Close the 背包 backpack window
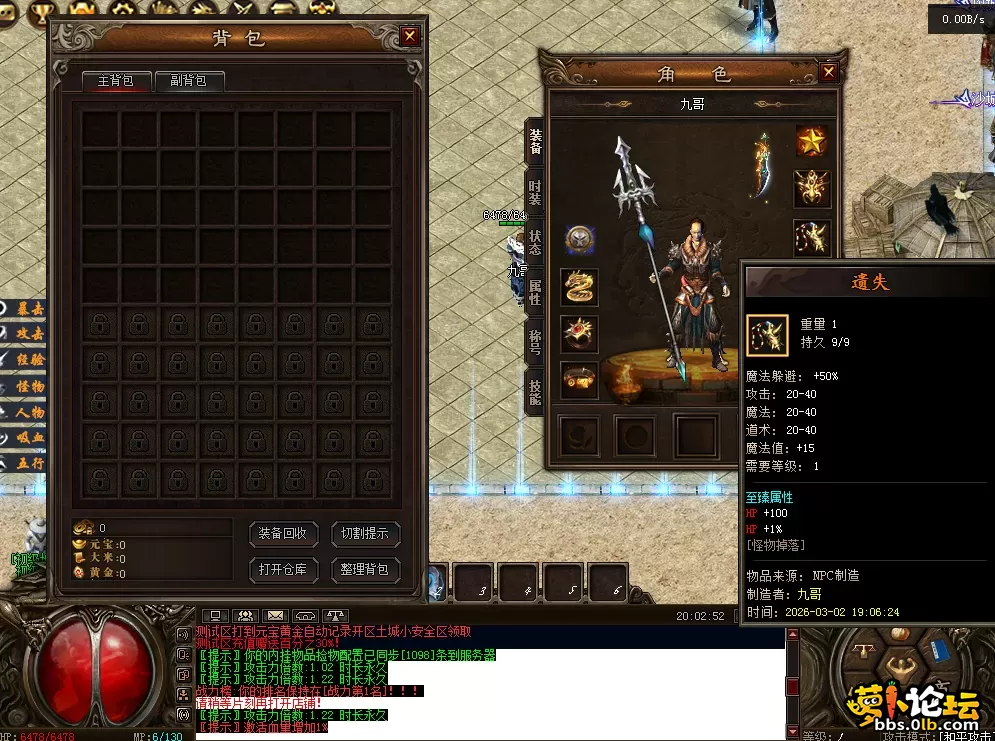995x741 pixels. click(410, 37)
